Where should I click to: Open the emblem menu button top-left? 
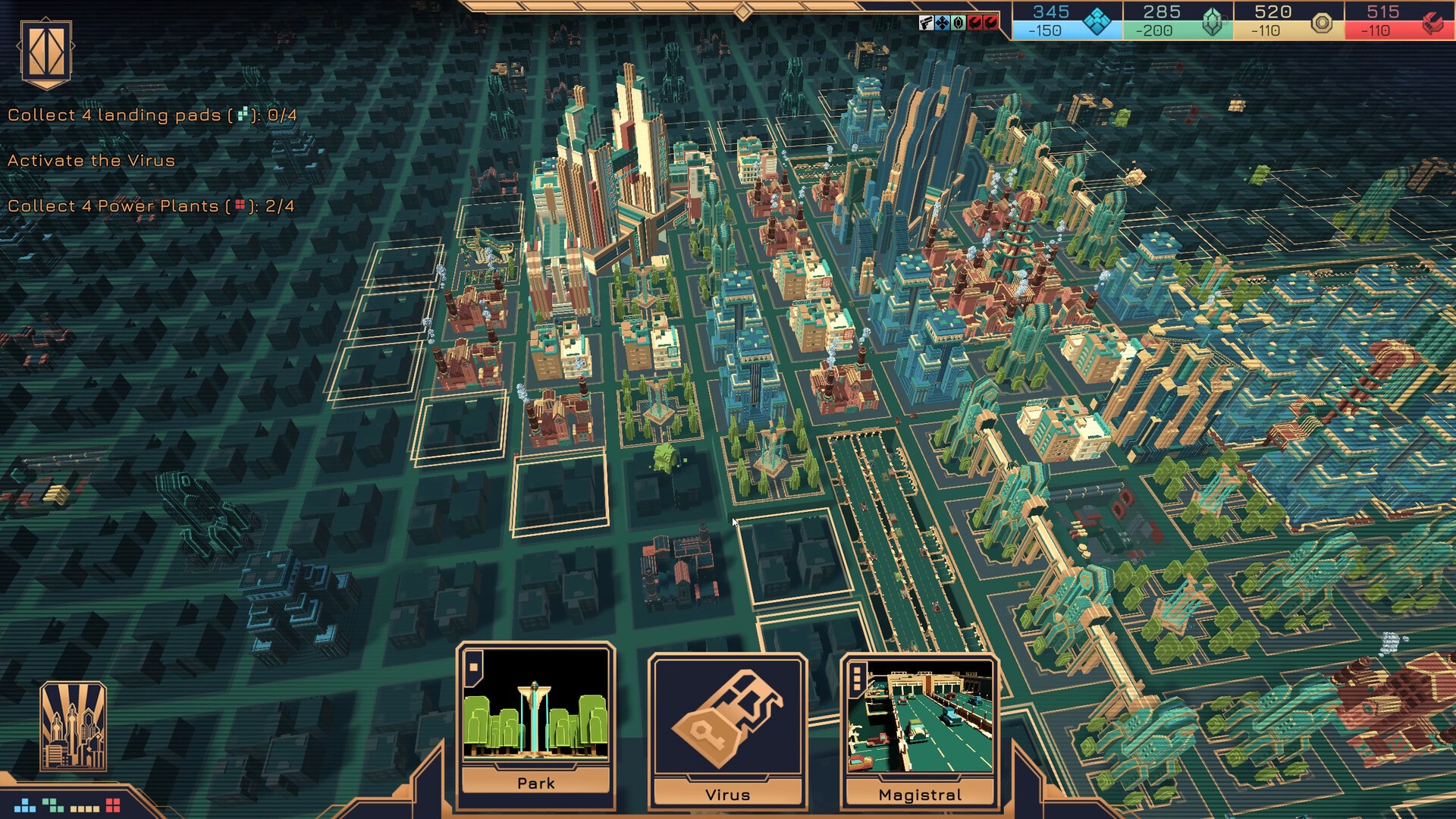[x=46, y=52]
